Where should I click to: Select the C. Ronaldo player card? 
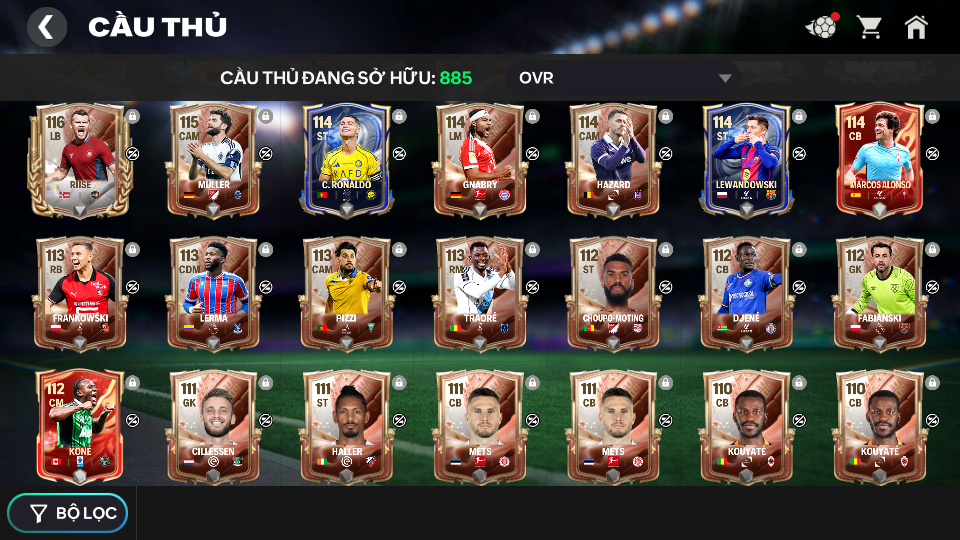[x=346, y=158]
